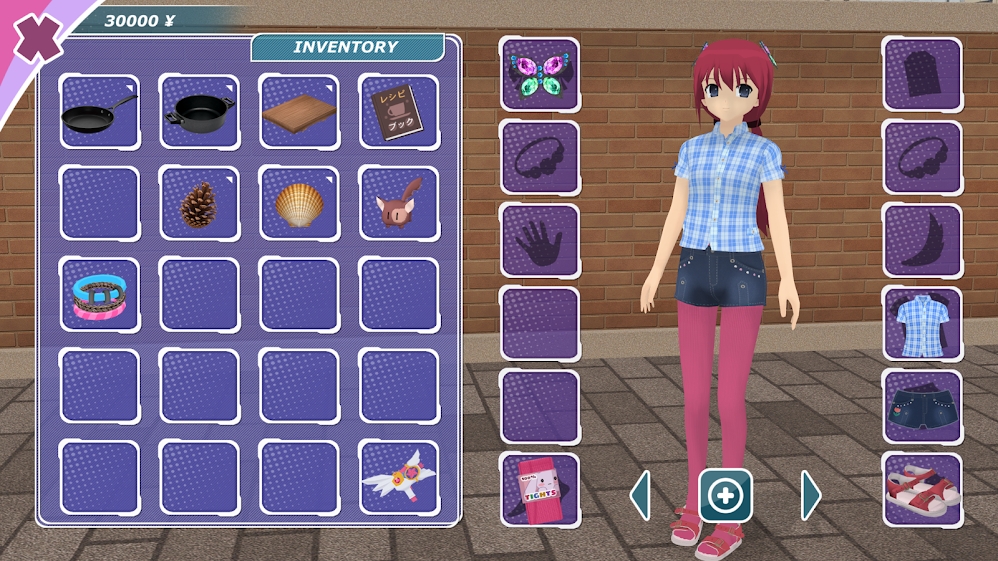Click the empty glove equipment slot
Image resolution: width=998 pixels, height=561 pixels.
pos(540,241)
